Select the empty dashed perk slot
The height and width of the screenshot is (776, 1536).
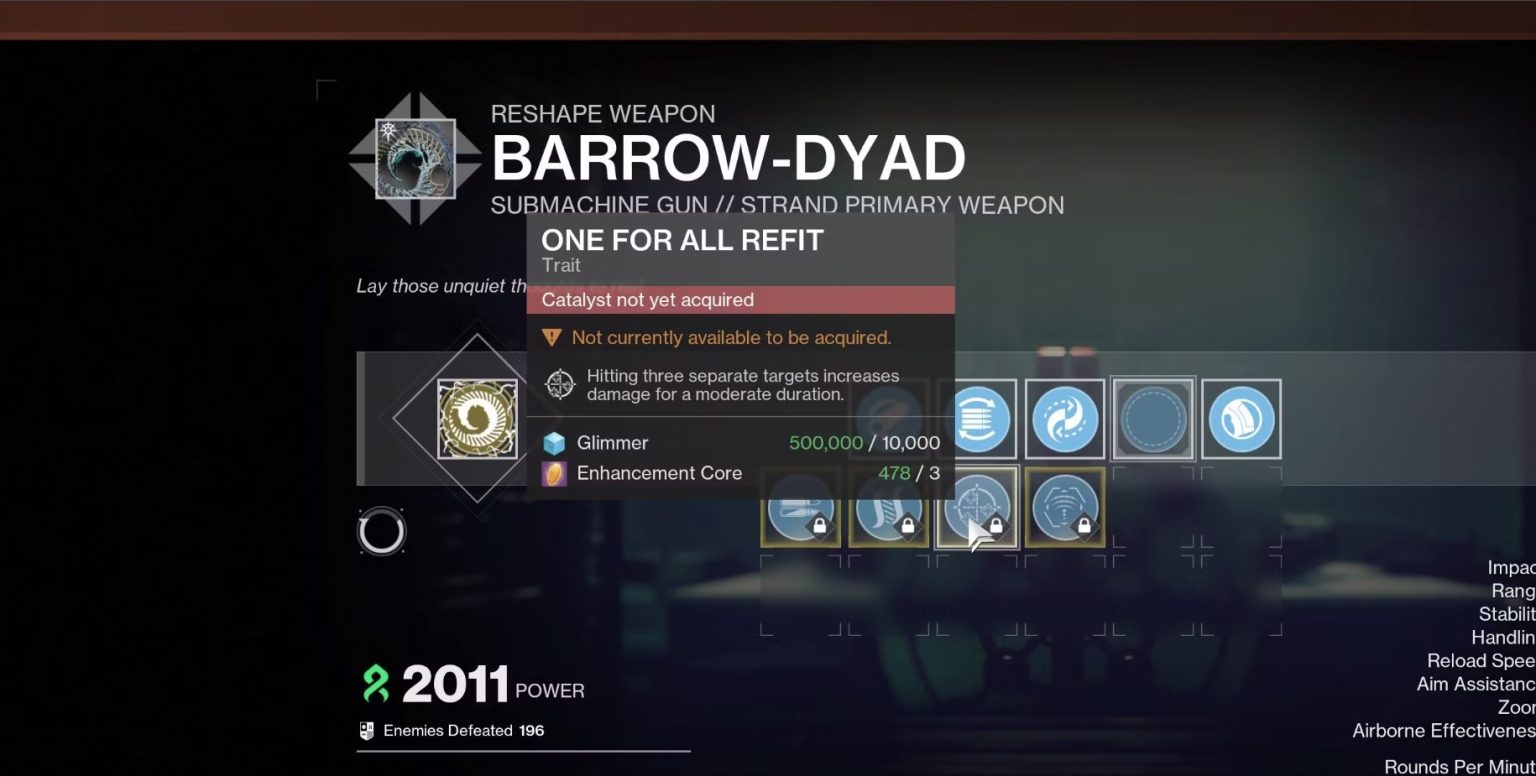click(x=1152, y=418)
